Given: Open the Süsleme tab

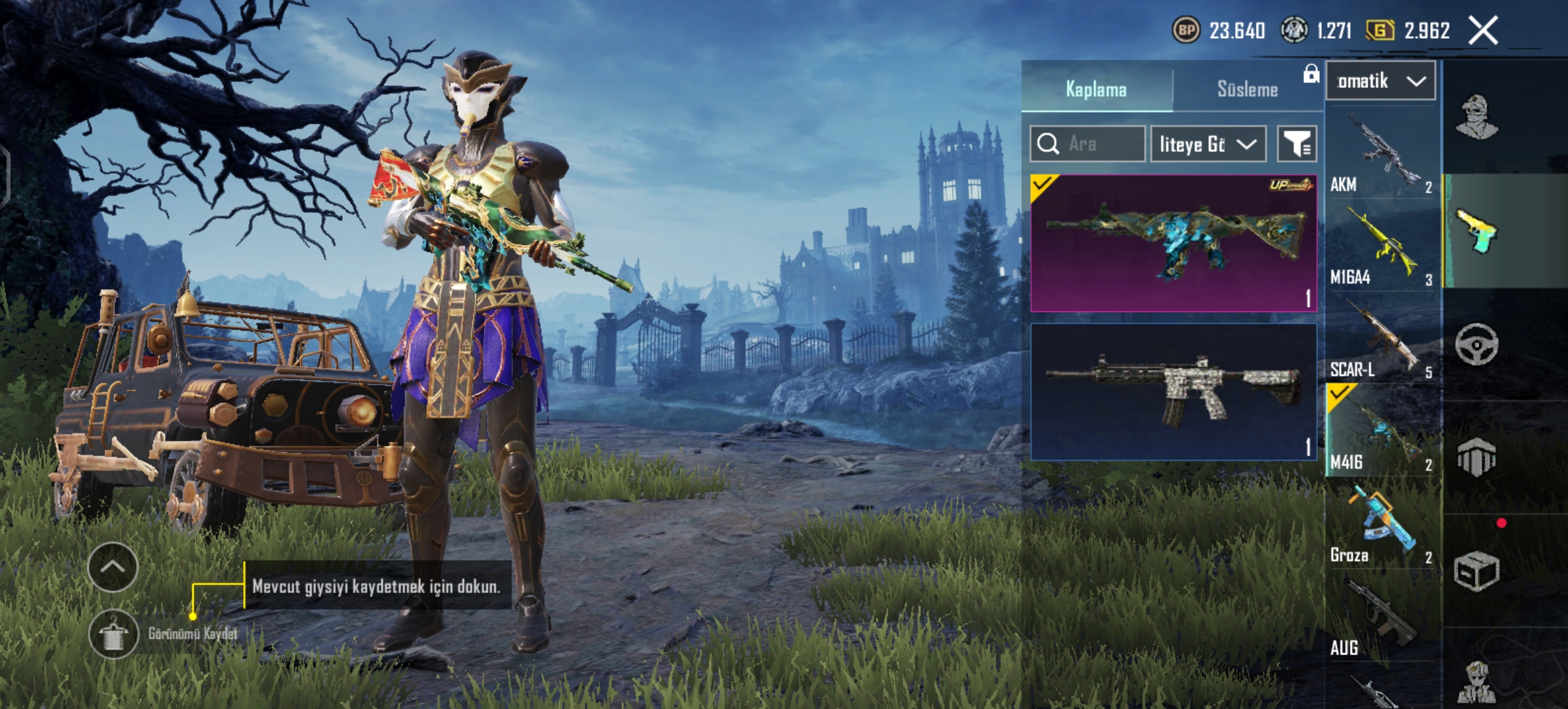Looking at the screenshot, I should [1247, 89].
